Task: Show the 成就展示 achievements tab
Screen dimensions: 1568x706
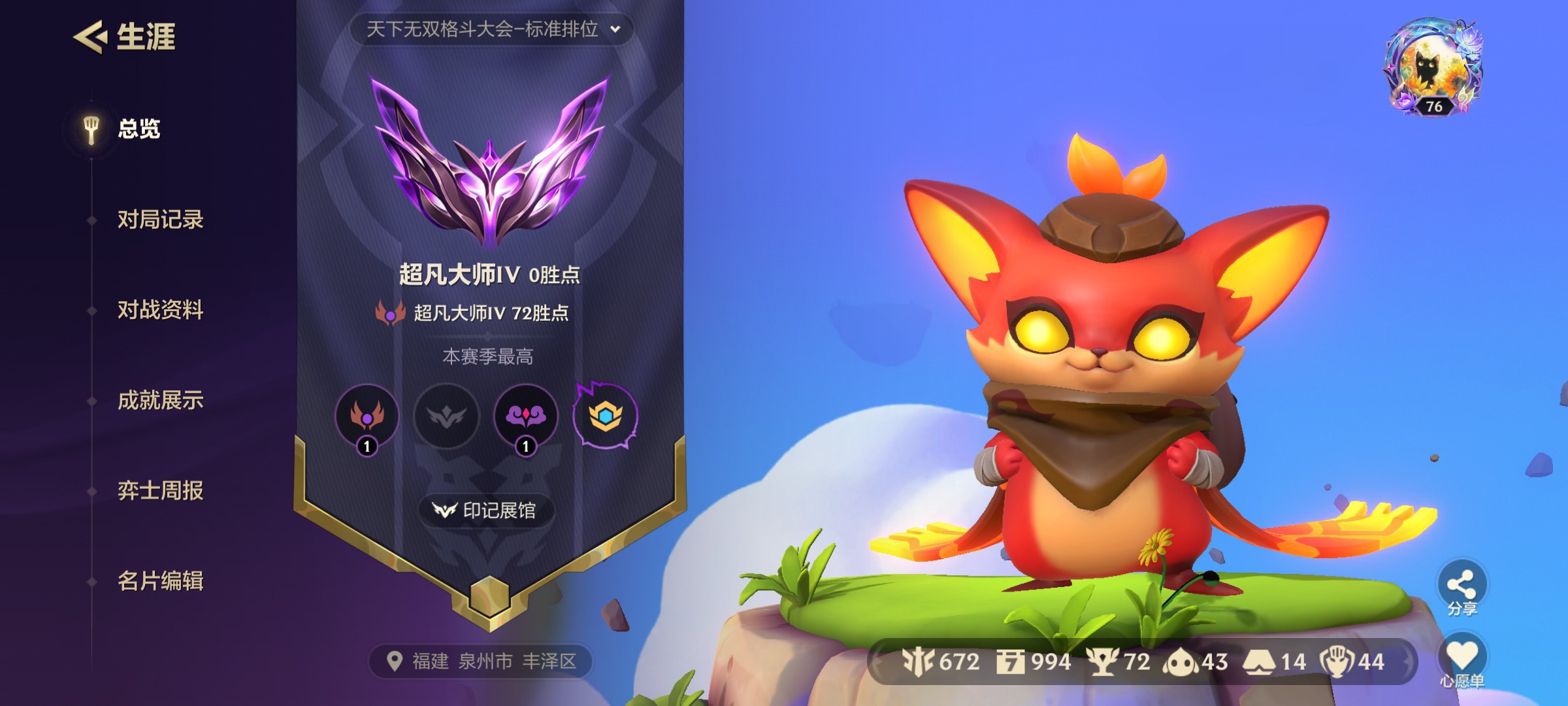Action: [x=160, y=400]
